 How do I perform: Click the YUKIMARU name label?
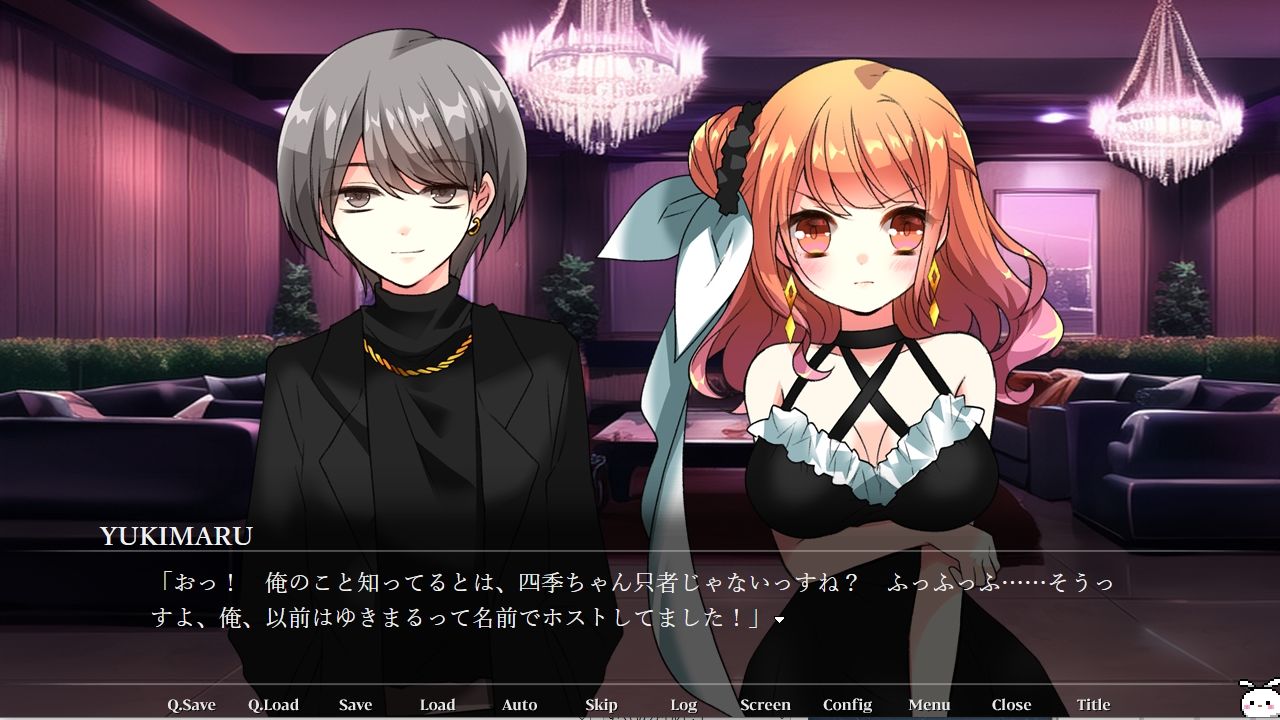click(177, 537)
